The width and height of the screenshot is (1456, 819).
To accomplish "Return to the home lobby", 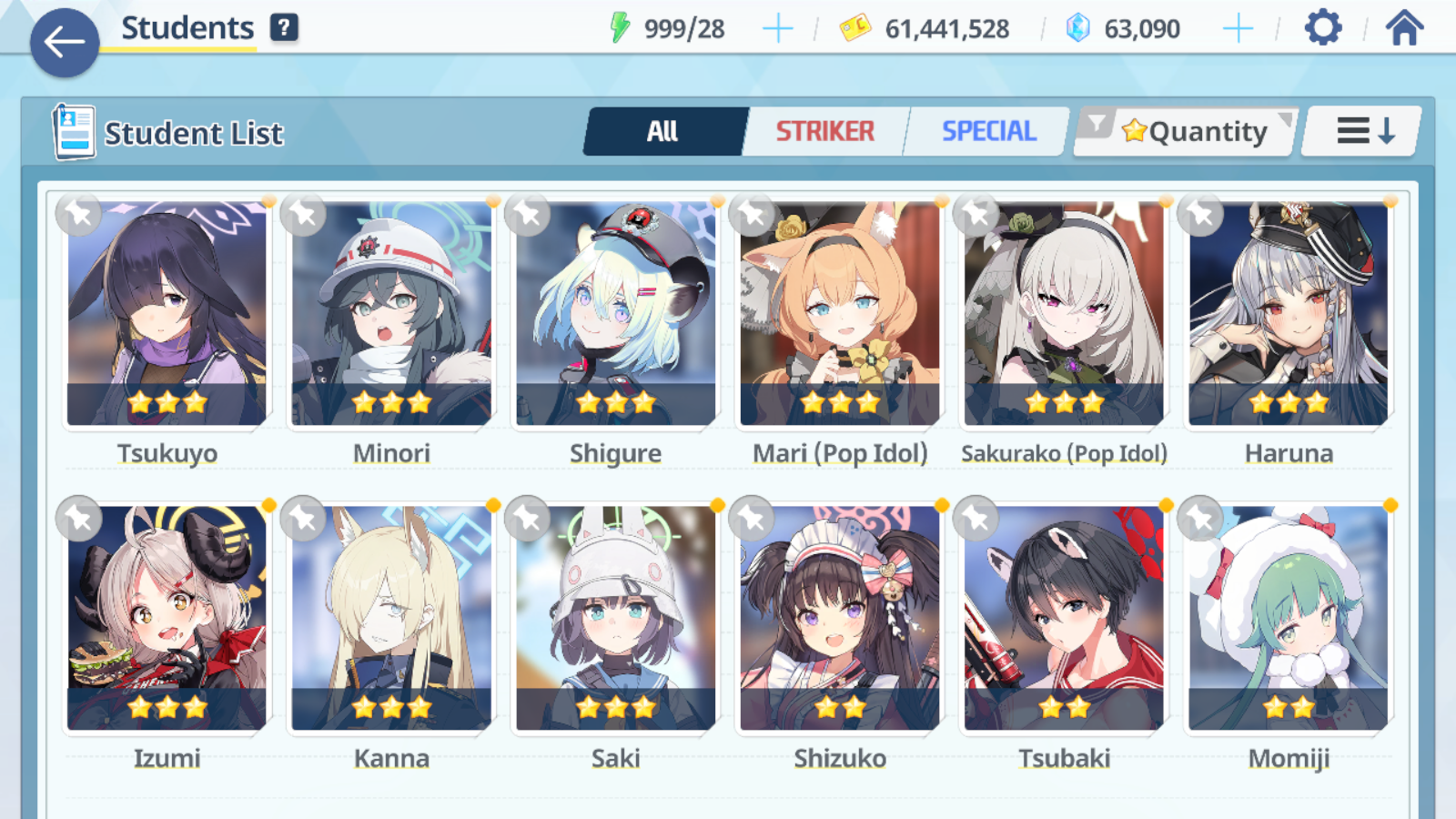I will click(1404, 28).
